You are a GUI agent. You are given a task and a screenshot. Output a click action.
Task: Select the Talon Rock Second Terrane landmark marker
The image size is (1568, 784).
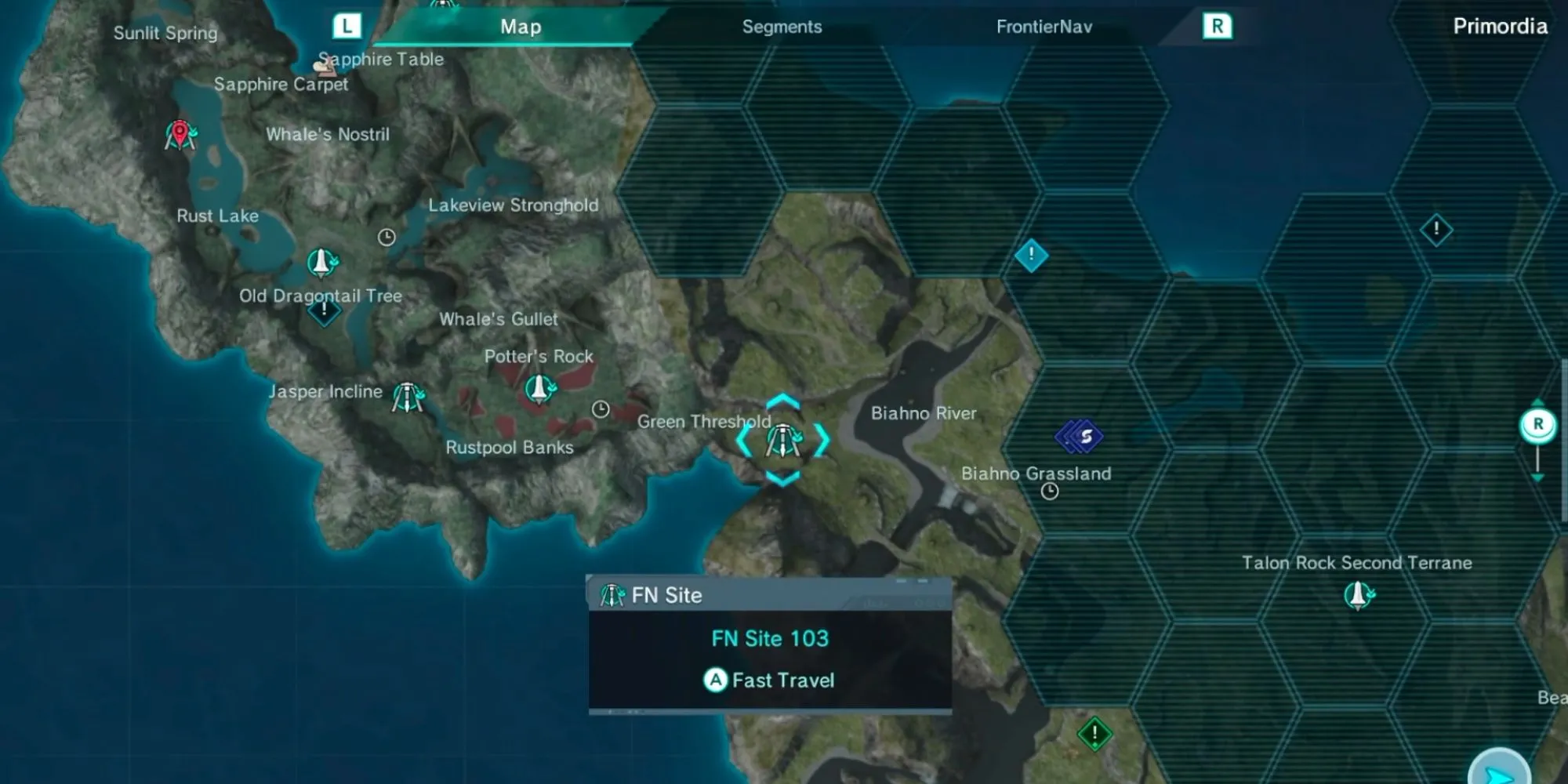[x=1359, y=595]
